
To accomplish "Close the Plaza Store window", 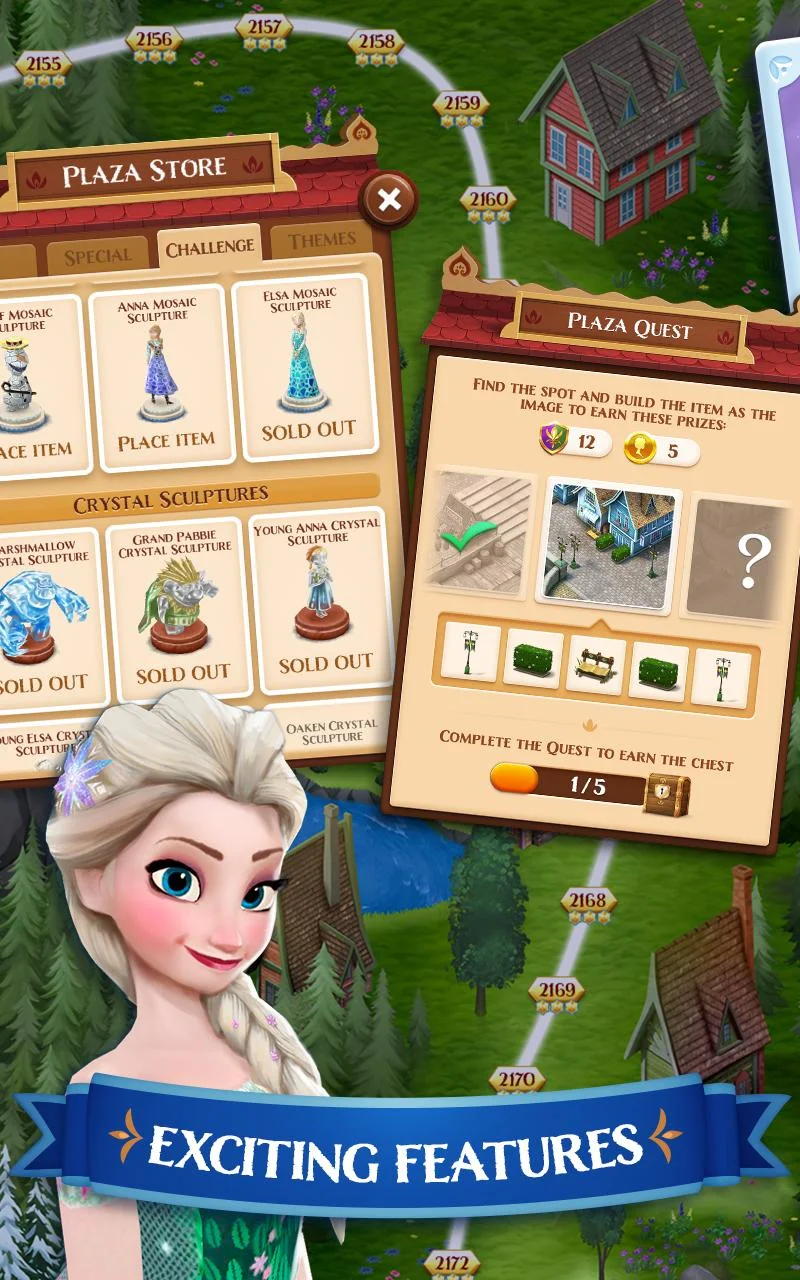I will 389,200.
